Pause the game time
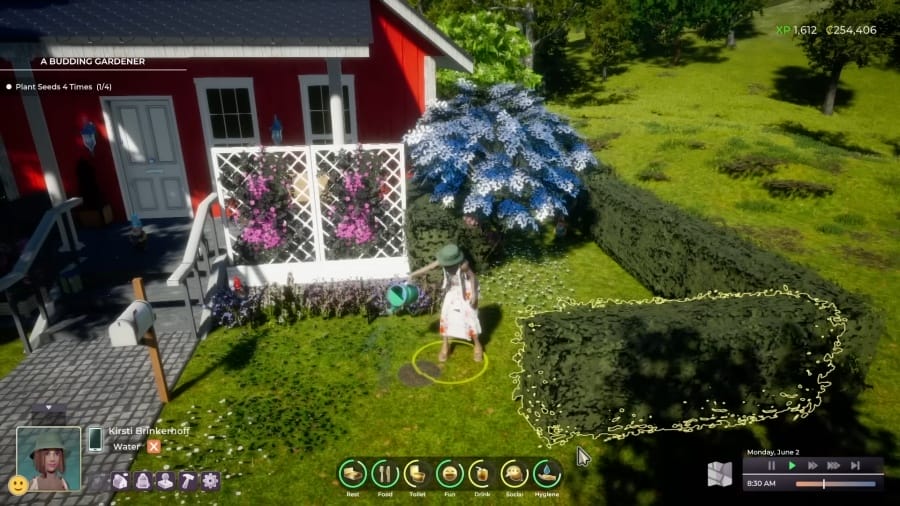900x506 pixels. click(x=772, y=465)
